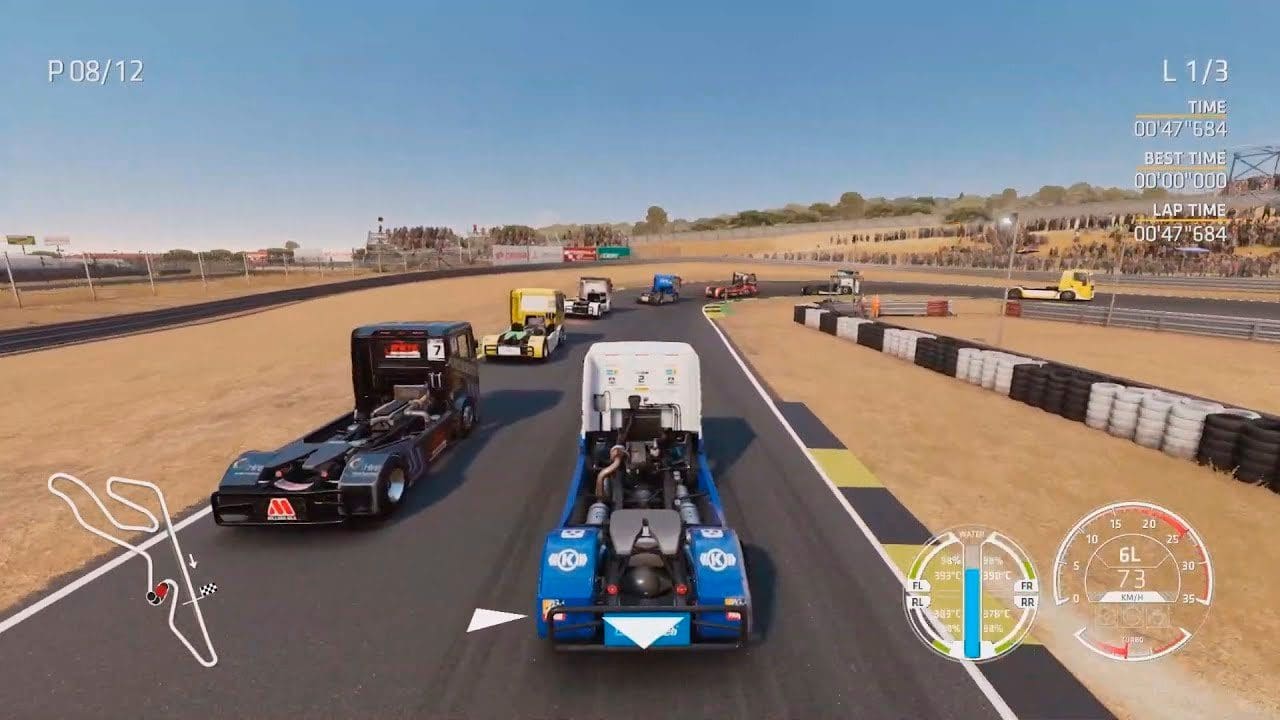Click the checkered flag icon on the minimap
The width and height of the screenshot is (1280, 720).
pyautogui.click(x=208, y=589)
